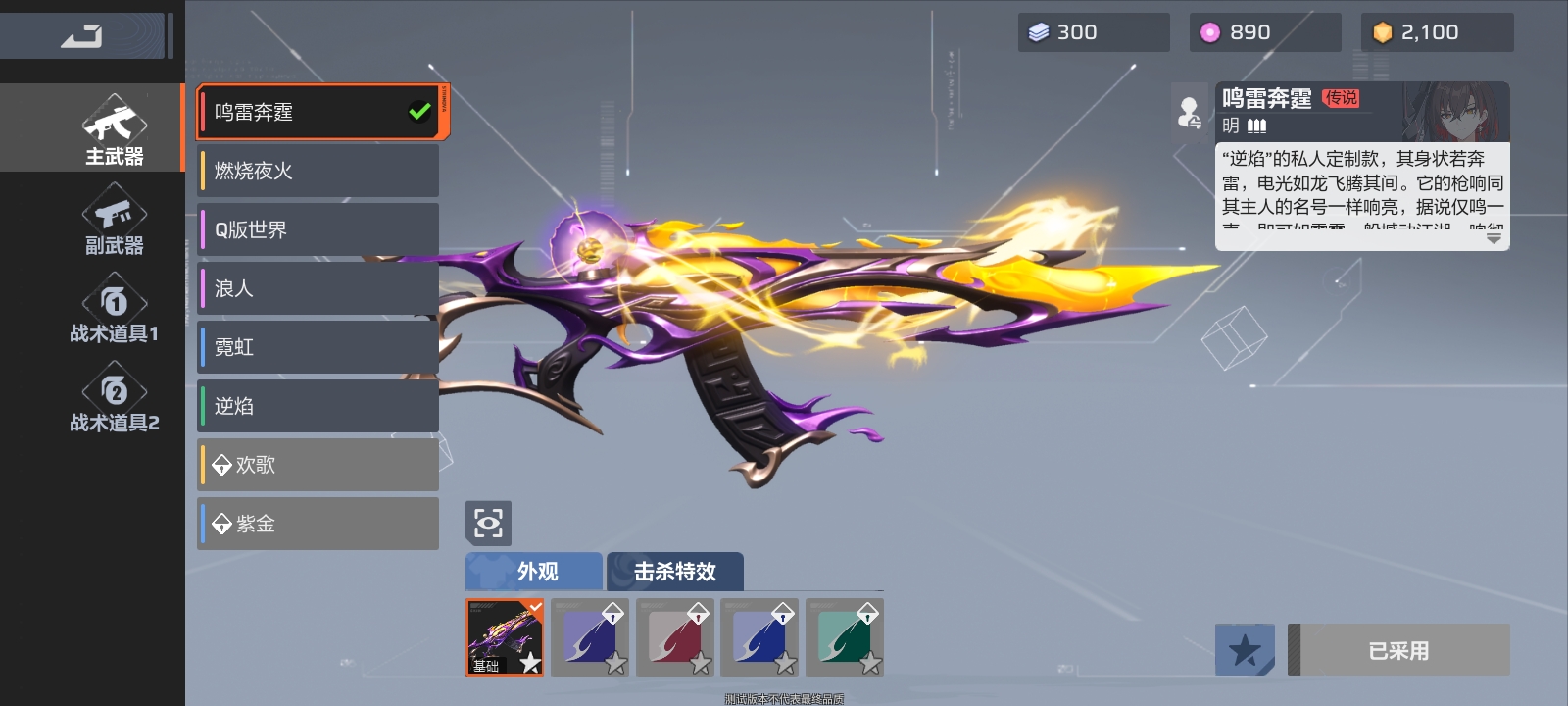Expand the weapon description text
The width and height of the screenshot is (1568, 706).
pyautogui.click(x=1494, y=237)
